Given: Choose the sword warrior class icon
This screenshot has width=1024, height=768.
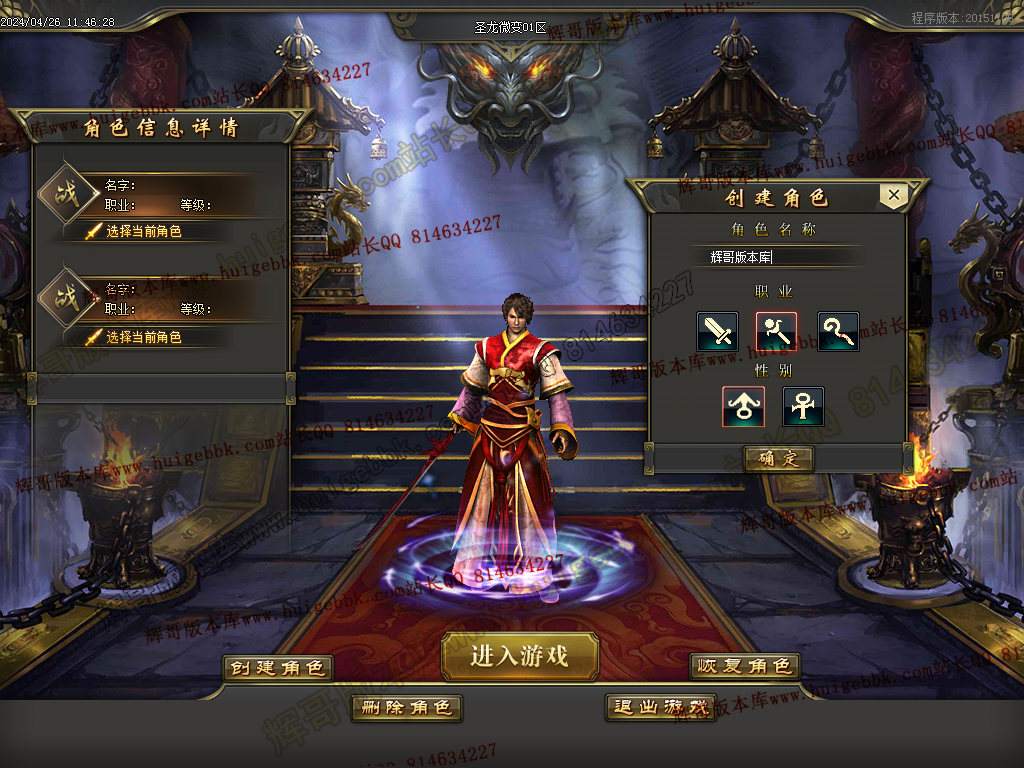Looking at the screenshot, I should tap(718, 332).
